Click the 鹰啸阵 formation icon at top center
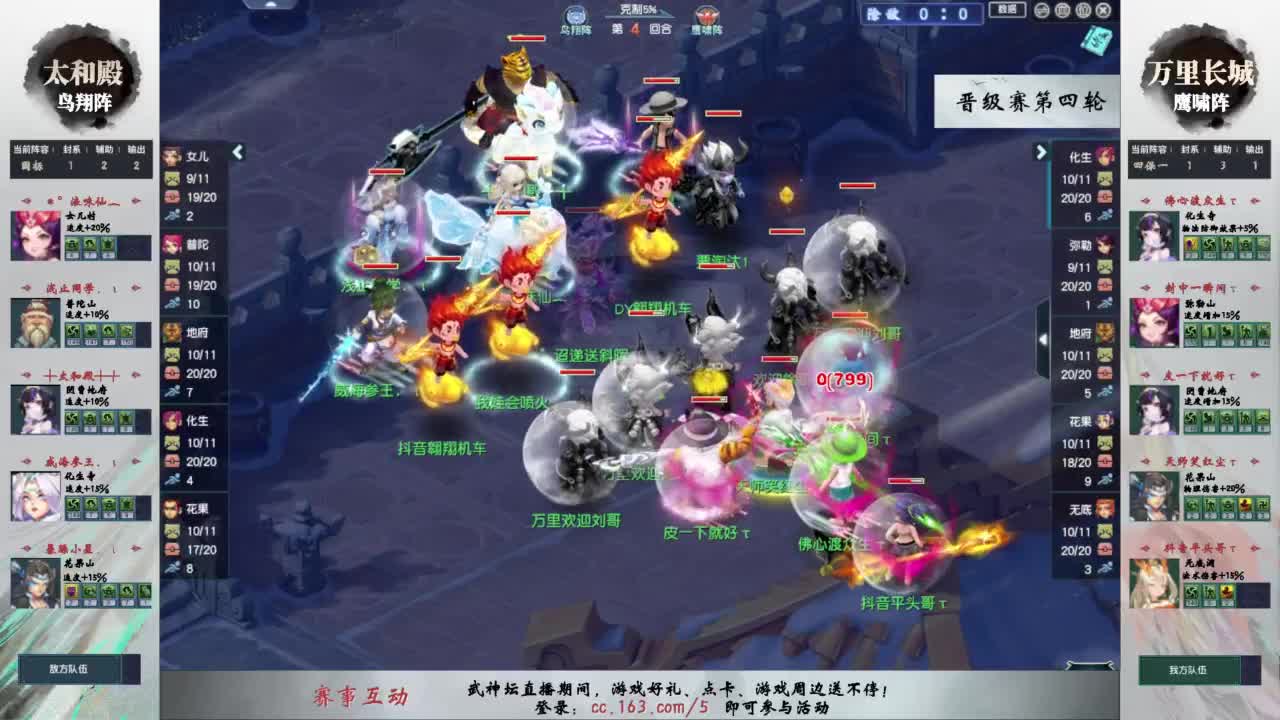This screenshot has width=1280, height=720. (x=706, y=13)
